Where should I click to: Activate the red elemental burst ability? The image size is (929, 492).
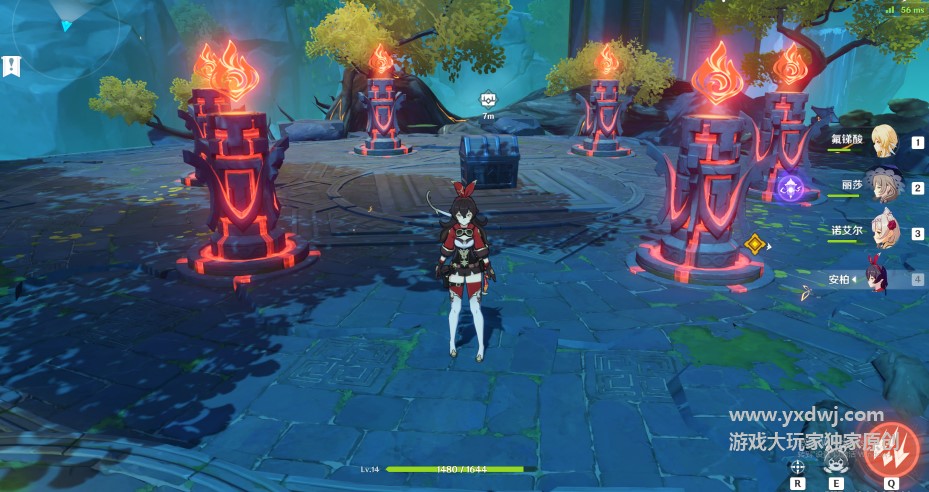coord(889,448)
